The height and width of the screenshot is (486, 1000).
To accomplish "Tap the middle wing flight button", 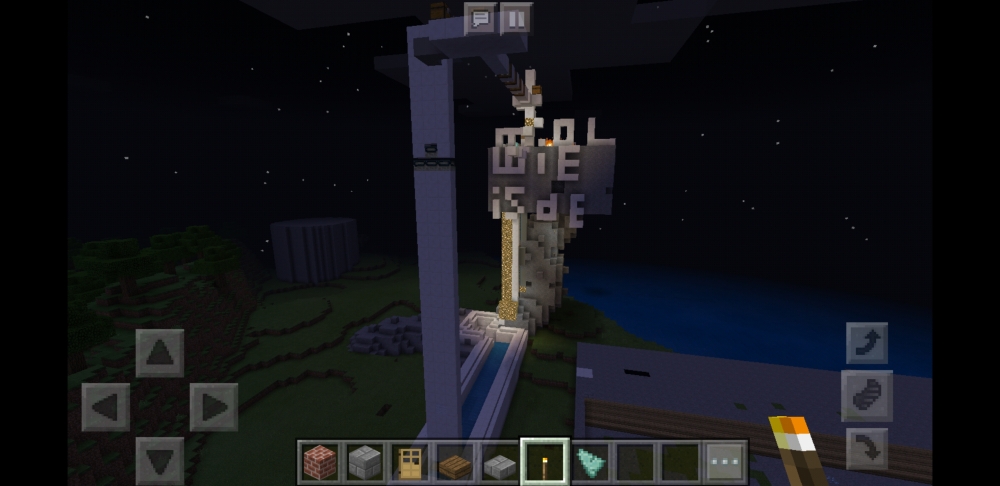I will [x=866, y=395].
